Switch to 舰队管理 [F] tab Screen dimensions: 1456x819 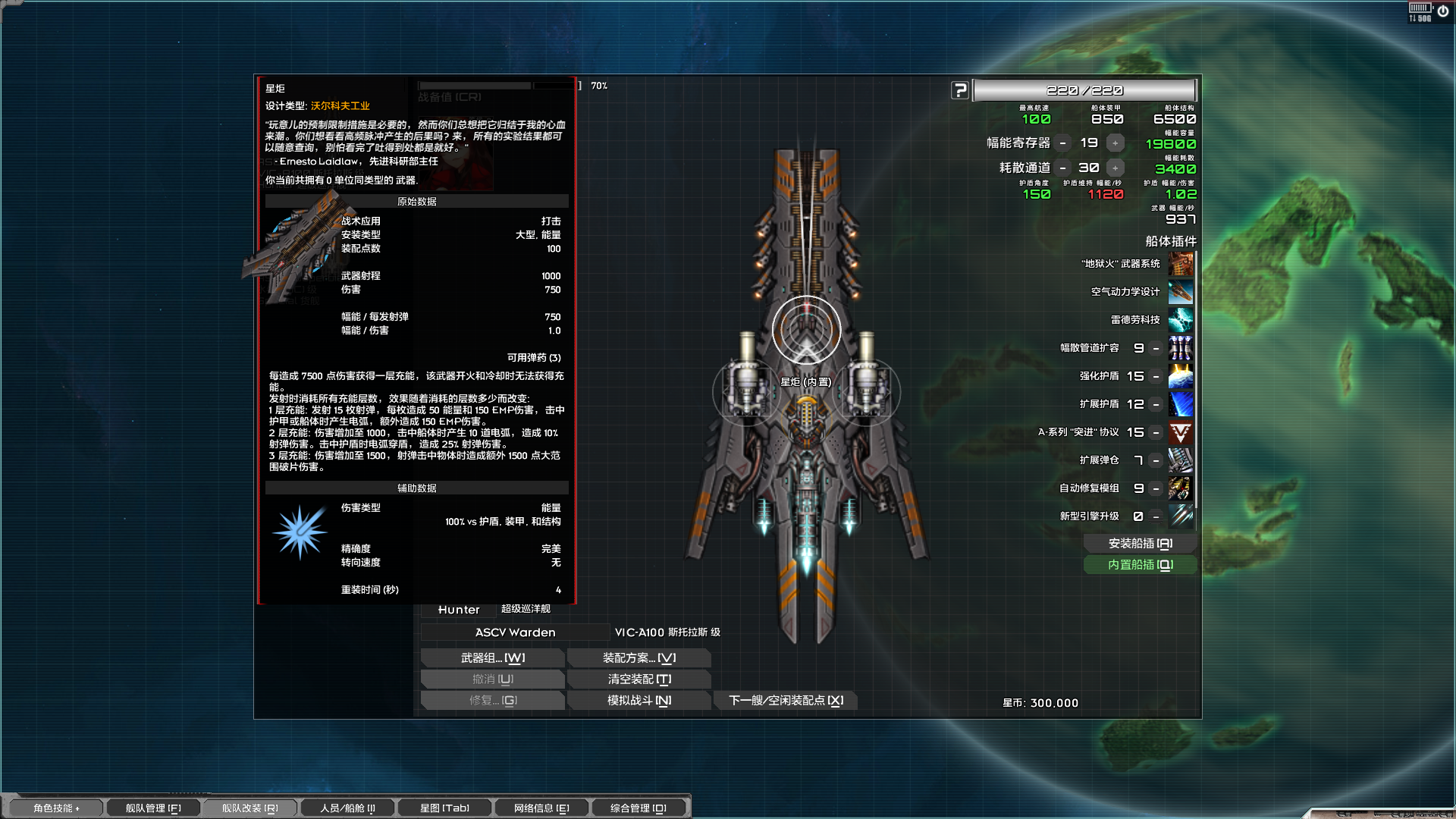(152, 808)
